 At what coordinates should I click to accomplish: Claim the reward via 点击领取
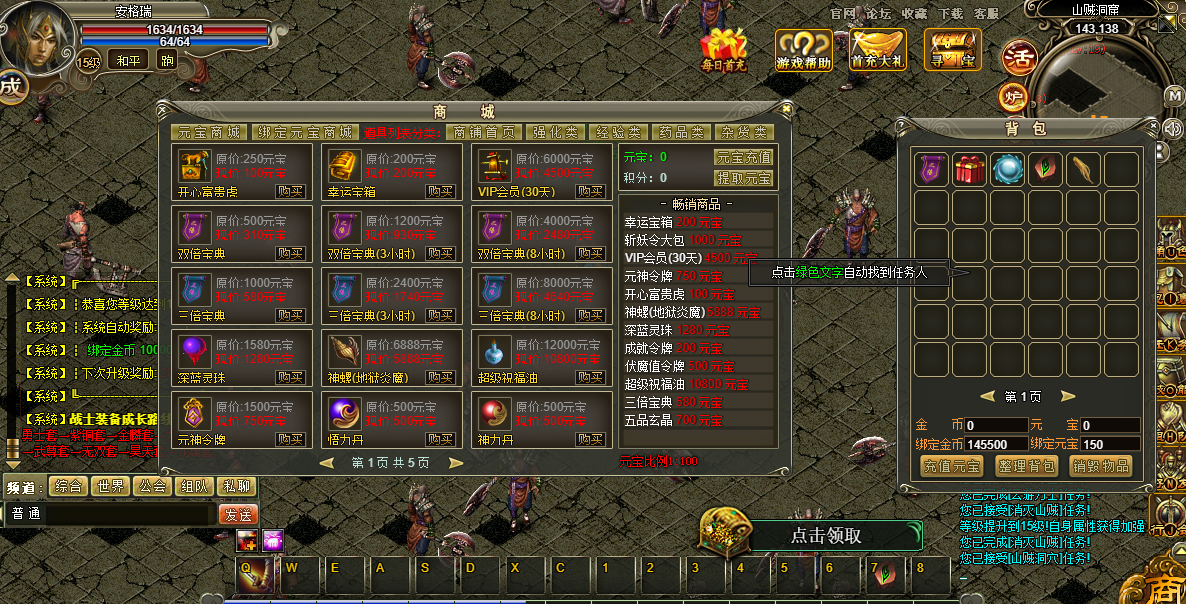click(x=825, y=535)
